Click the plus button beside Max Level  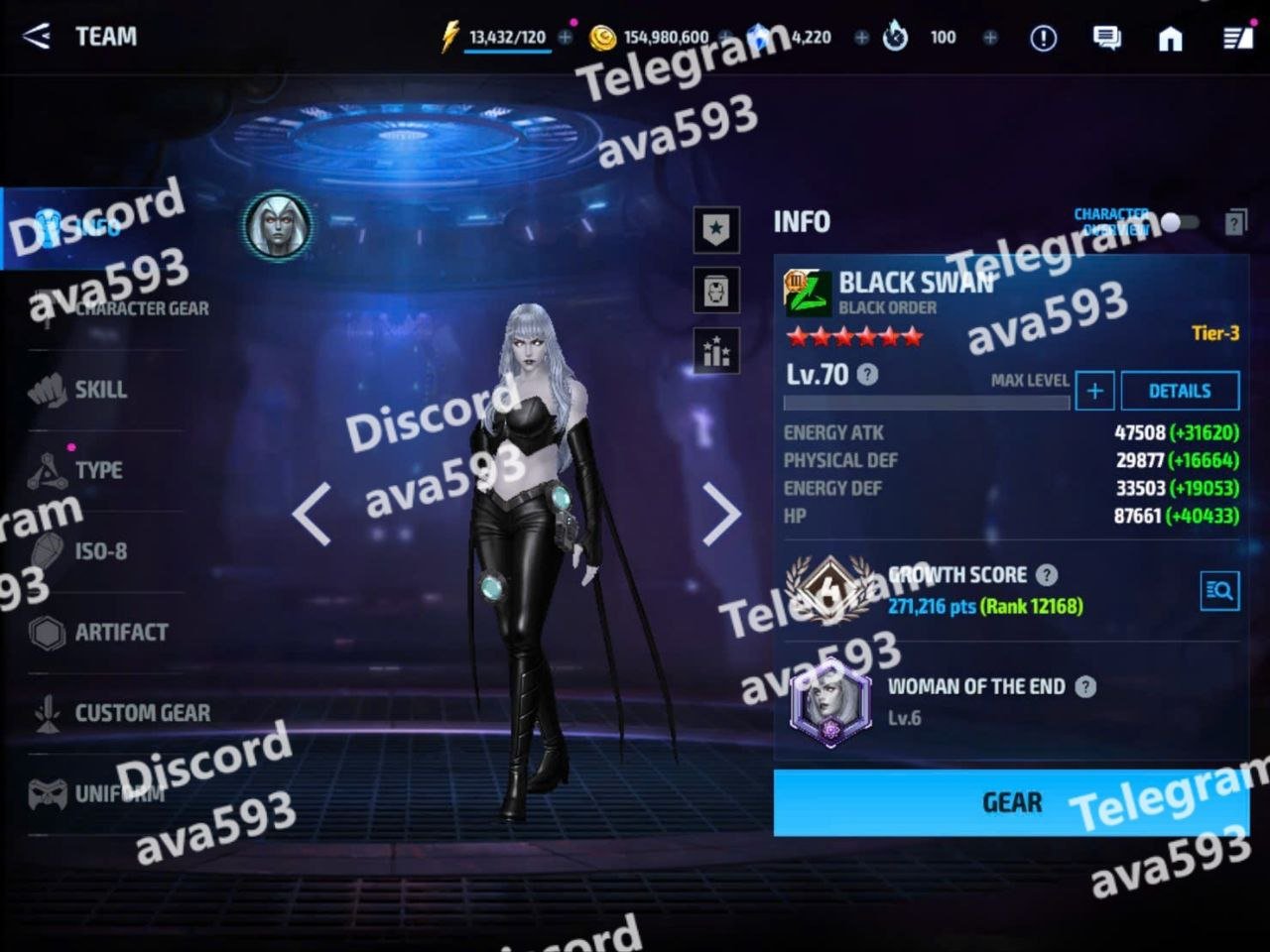(x=1094, y=391)
